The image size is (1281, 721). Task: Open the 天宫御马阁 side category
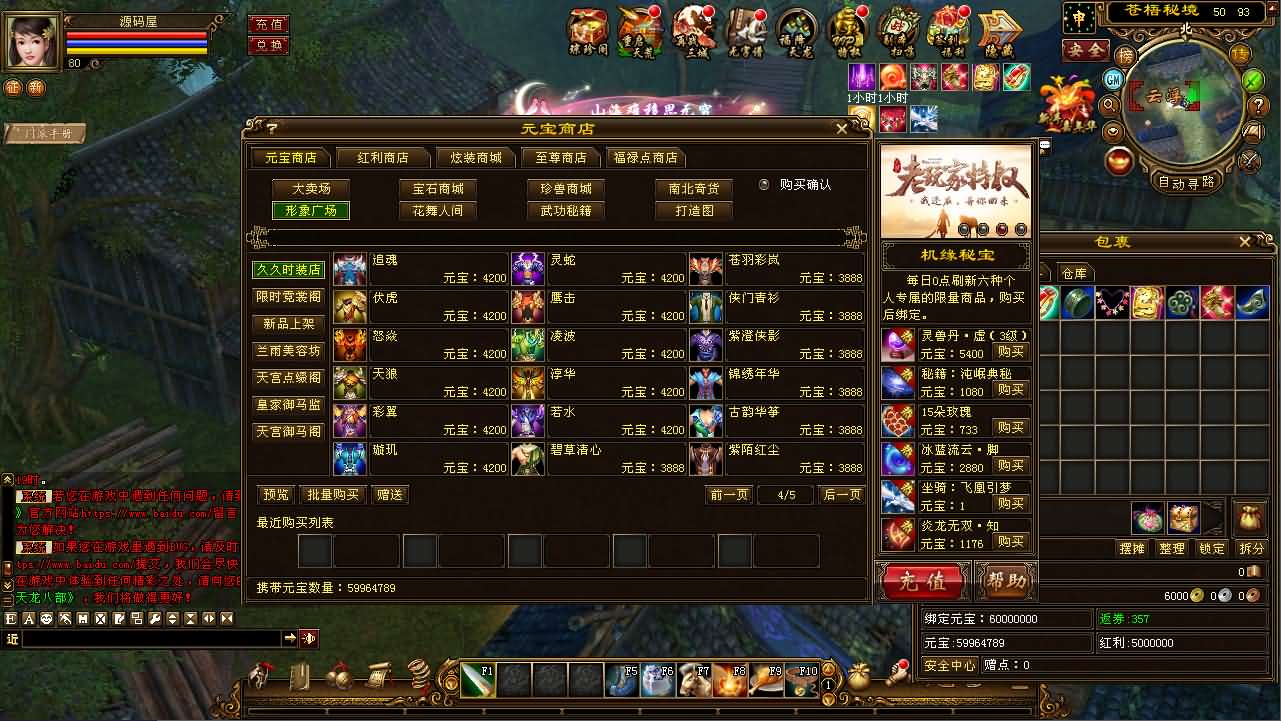point(288,432)
